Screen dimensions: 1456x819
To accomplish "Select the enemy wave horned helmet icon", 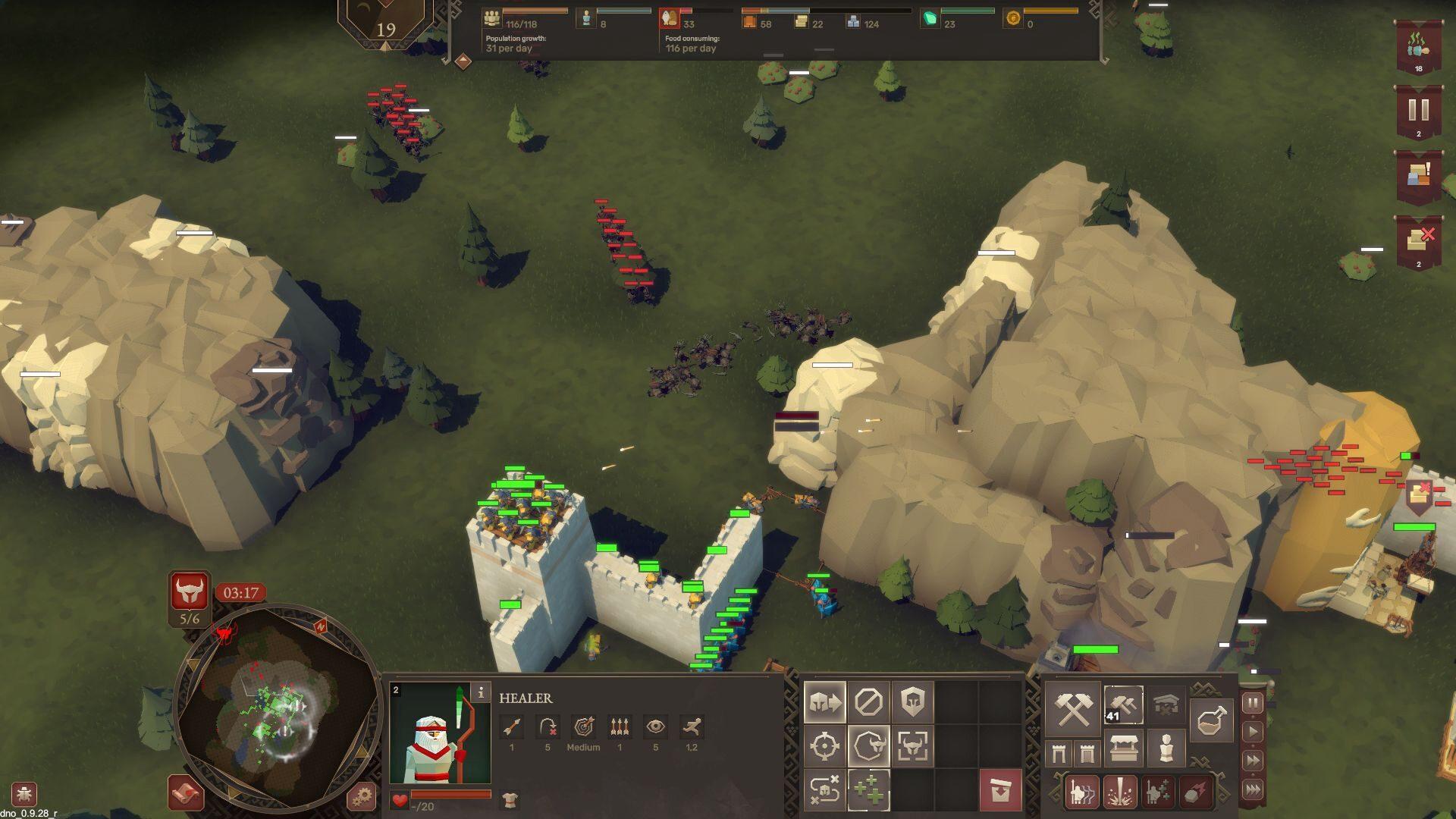I will 189,591.
